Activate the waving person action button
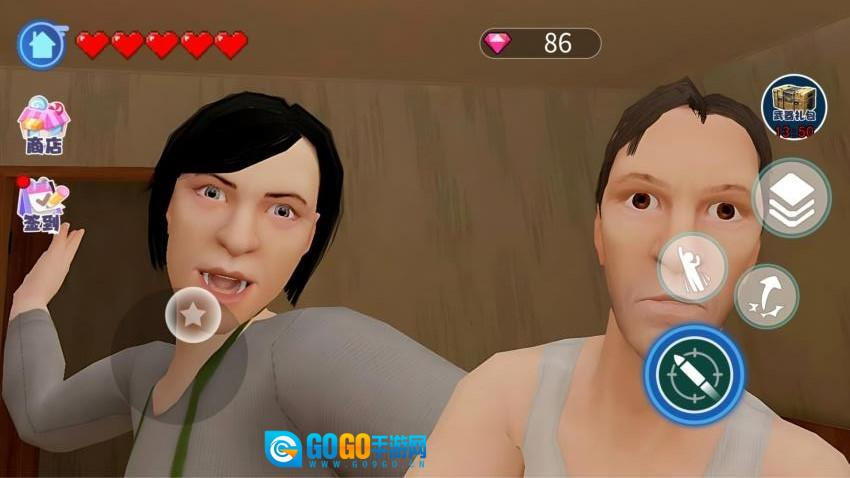850x478 pixels. point(691,268)
